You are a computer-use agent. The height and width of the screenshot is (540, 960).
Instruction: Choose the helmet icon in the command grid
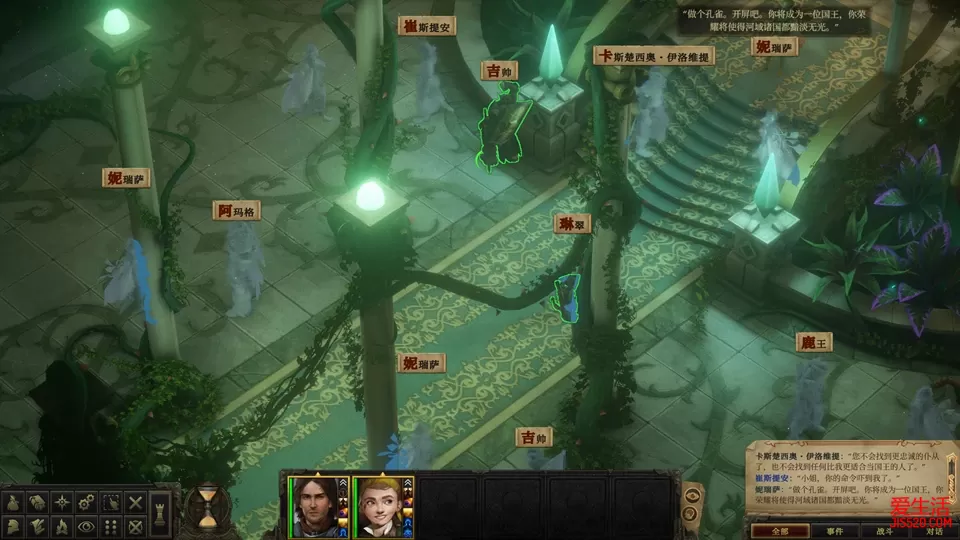tap(12, 525)
